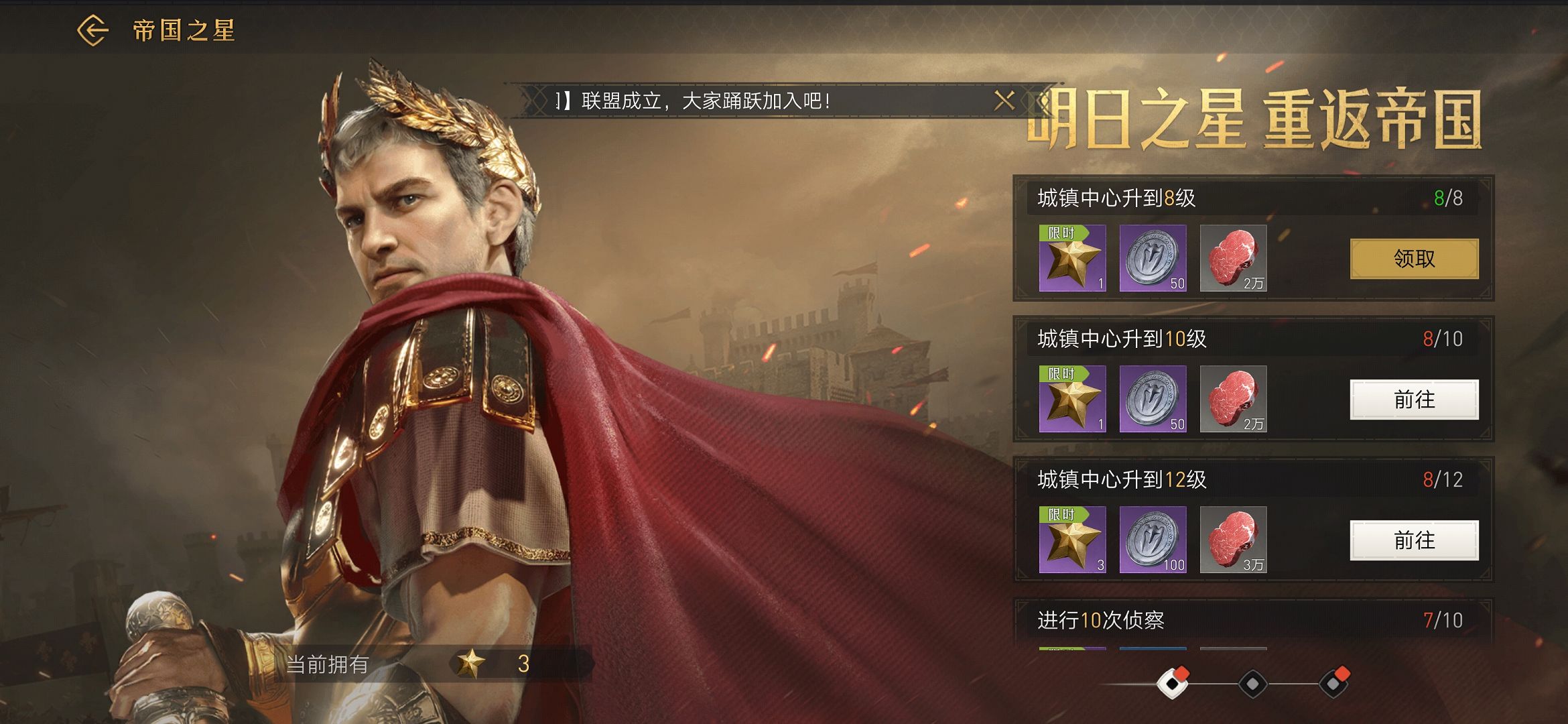The height and width of the screenshot is (724, 1568).
Task: Select the meat reward in the level 10 task
Action: point(1233,400)
